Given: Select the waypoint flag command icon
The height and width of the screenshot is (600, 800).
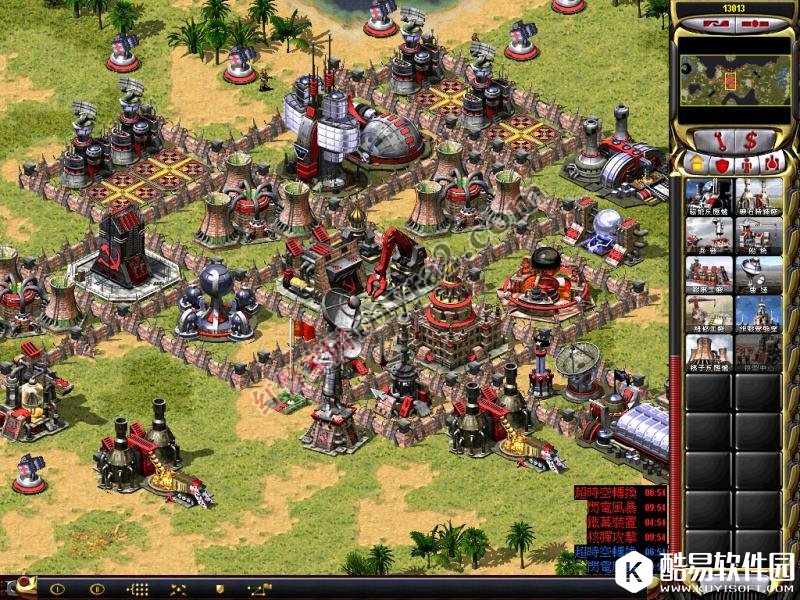Looking at the screenshot, I should tap(262, 589).
